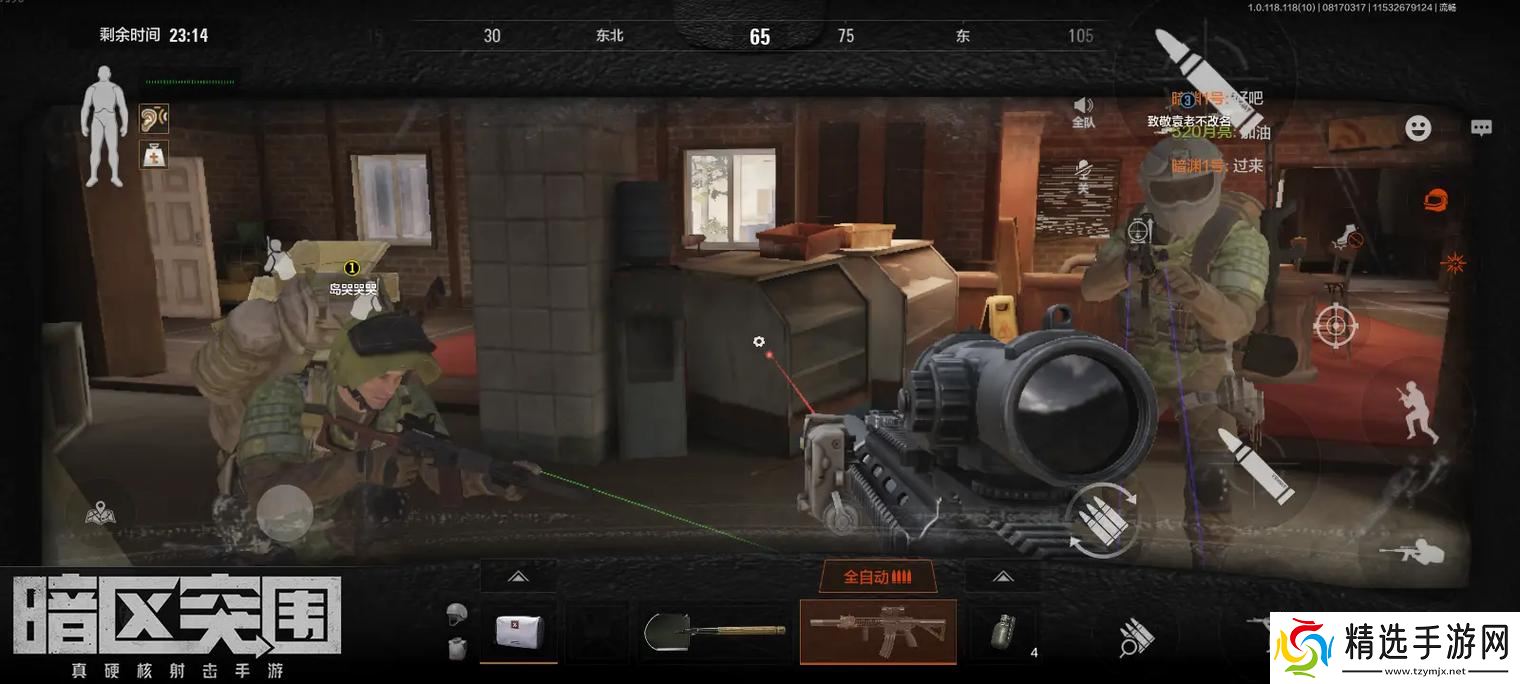This screenshot has height=684, width=1520.
Task: Open the emoji smiley face menu
Action: coord(1418,128)
